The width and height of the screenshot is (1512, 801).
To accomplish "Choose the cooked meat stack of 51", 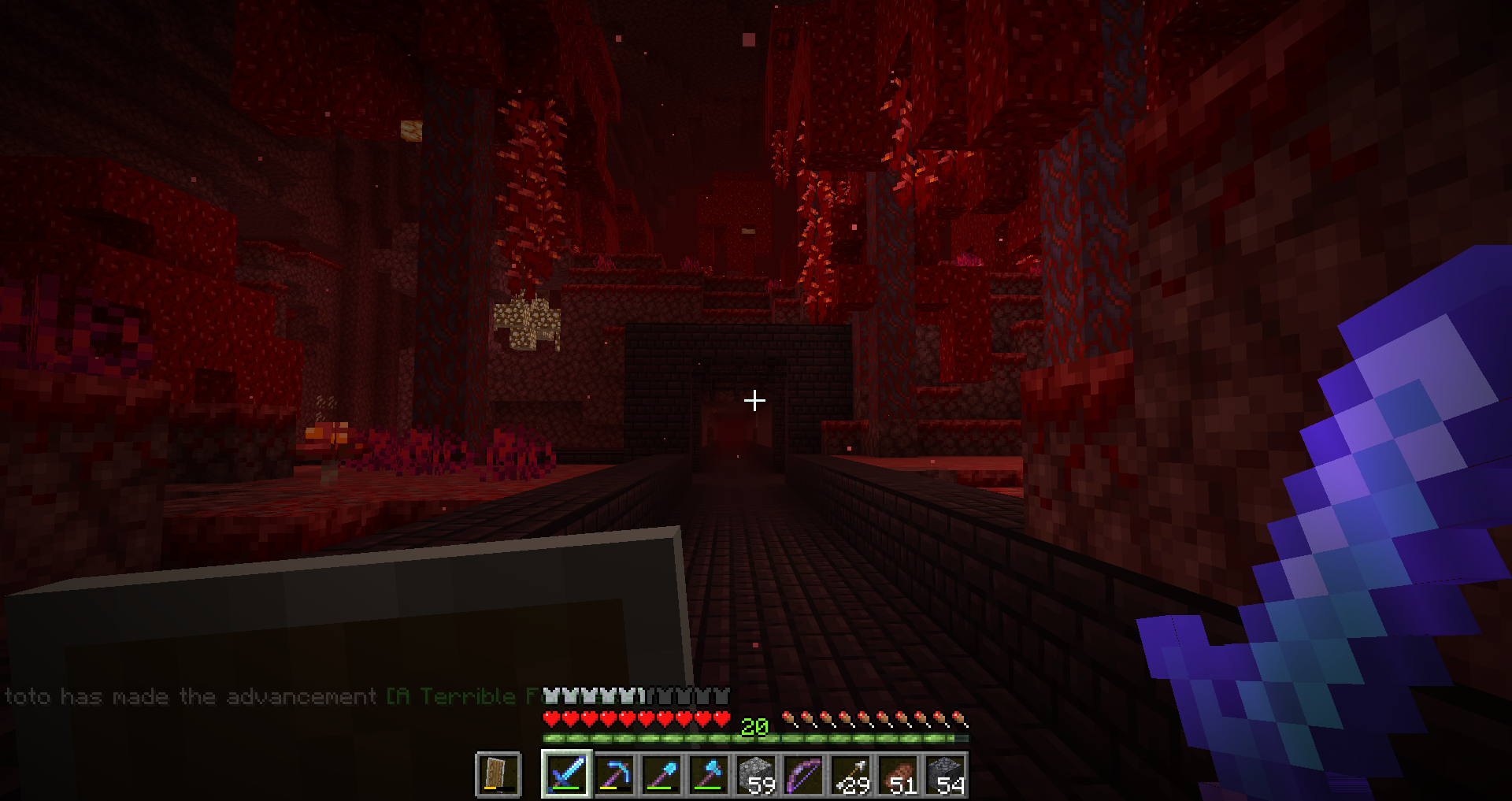I will coord(898,774).
